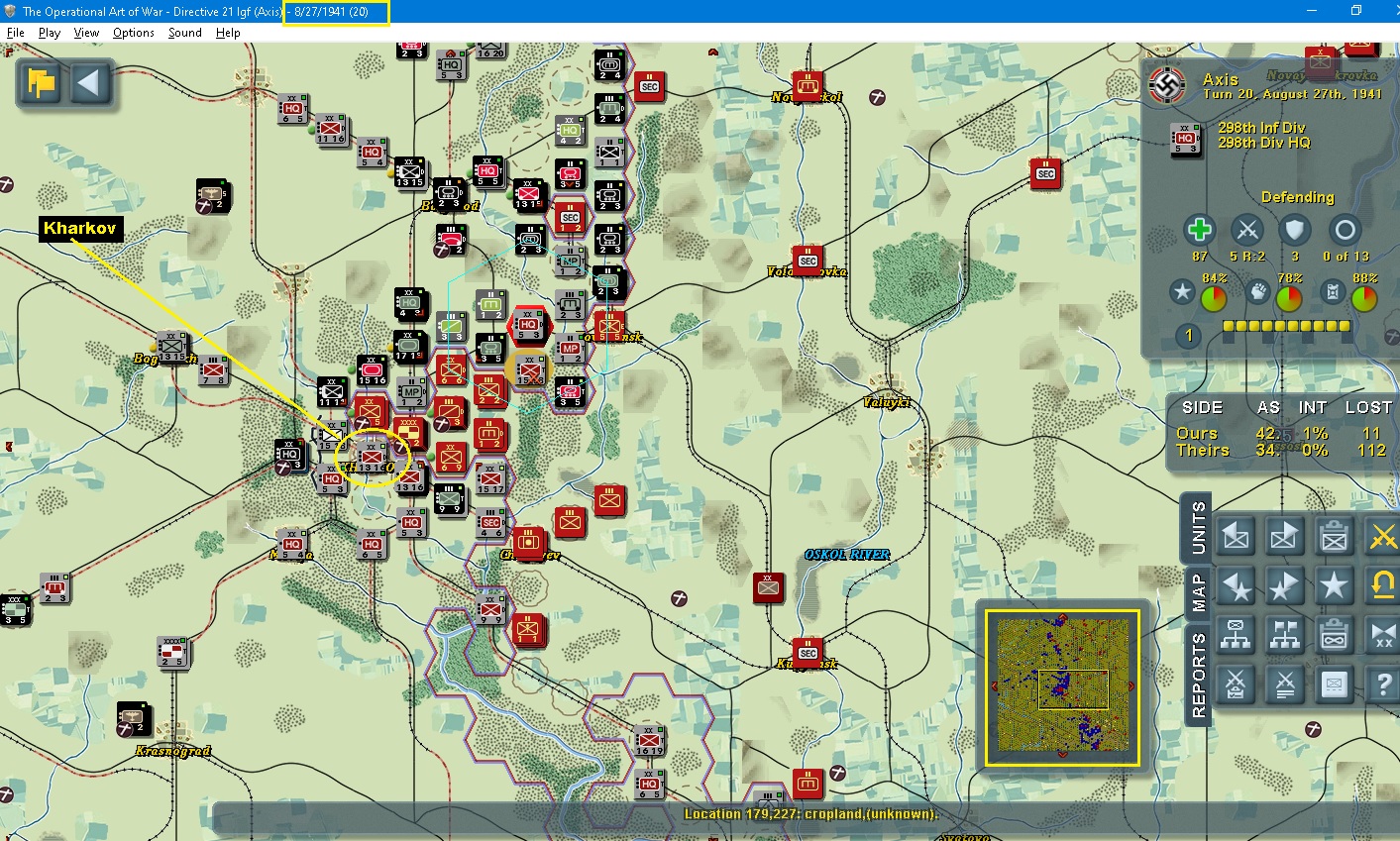This screenshot has width=1400, height=841.
Task: Open the unit report icon
Action: click(x=1334, y=684)
